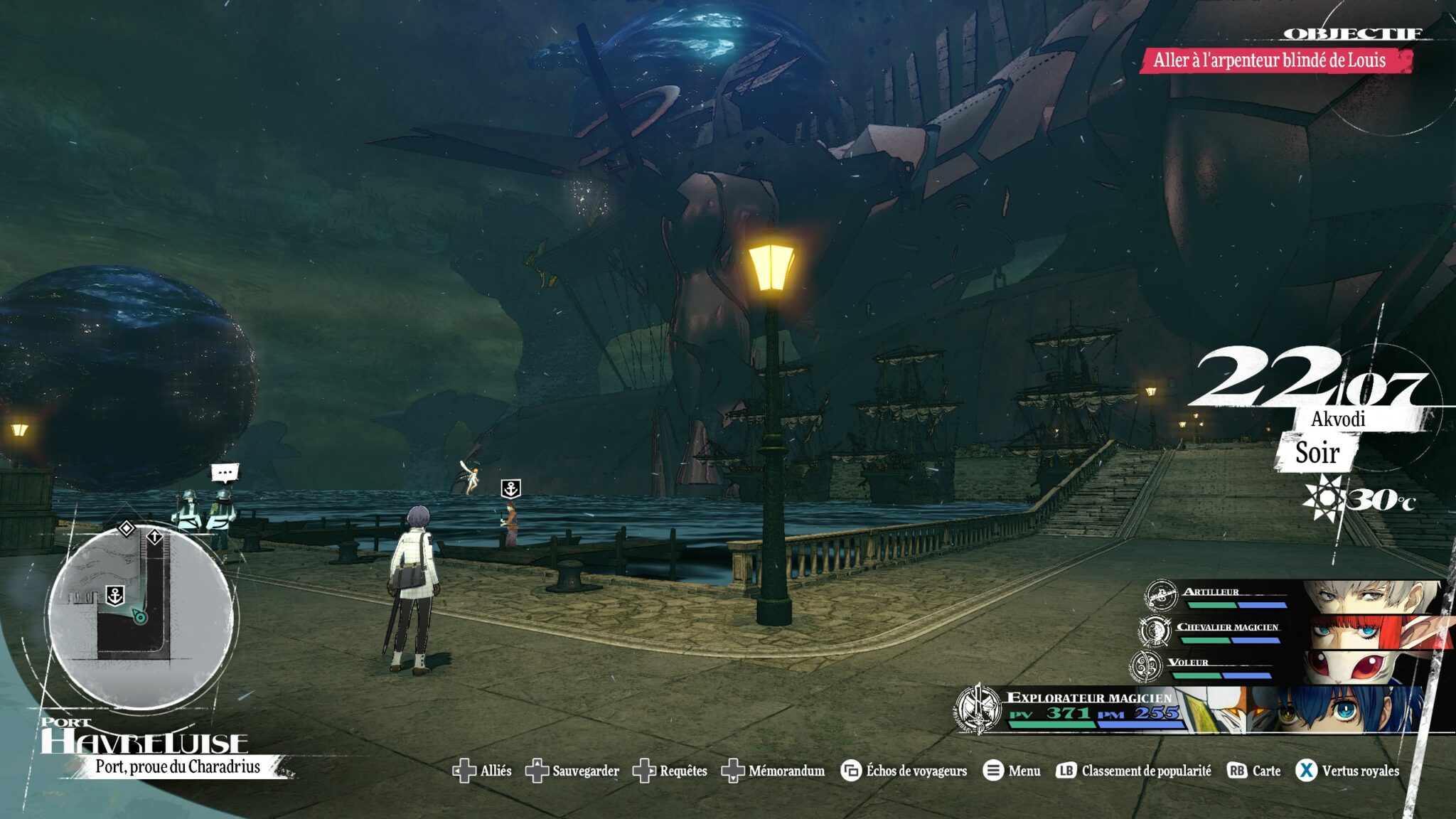Select Sauvegarder to save the game
The width and height of the screenshot is (1456, 819).
coord(572,771)
